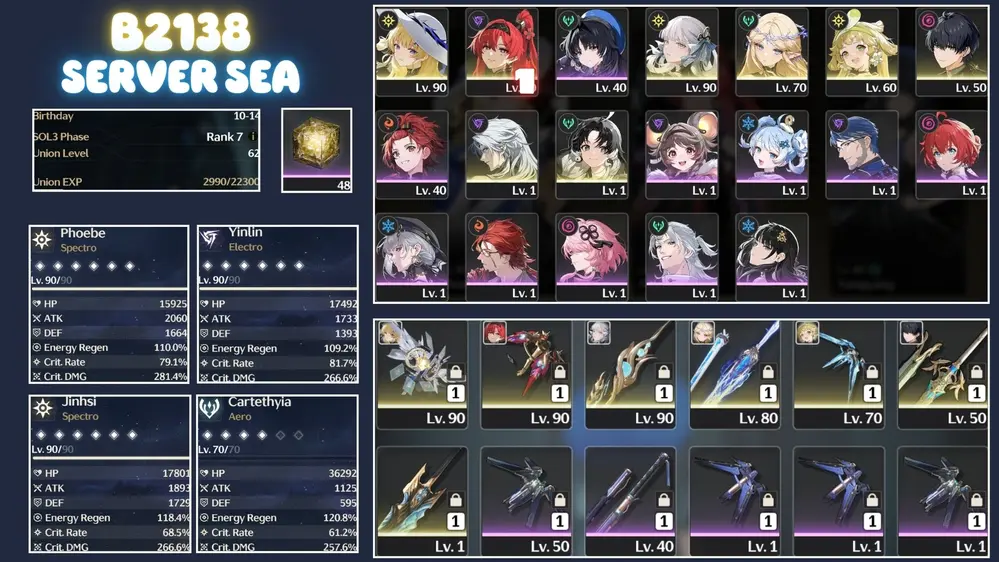
Task: Click the info icon beside Rank 7
Action: click(253, 136)
